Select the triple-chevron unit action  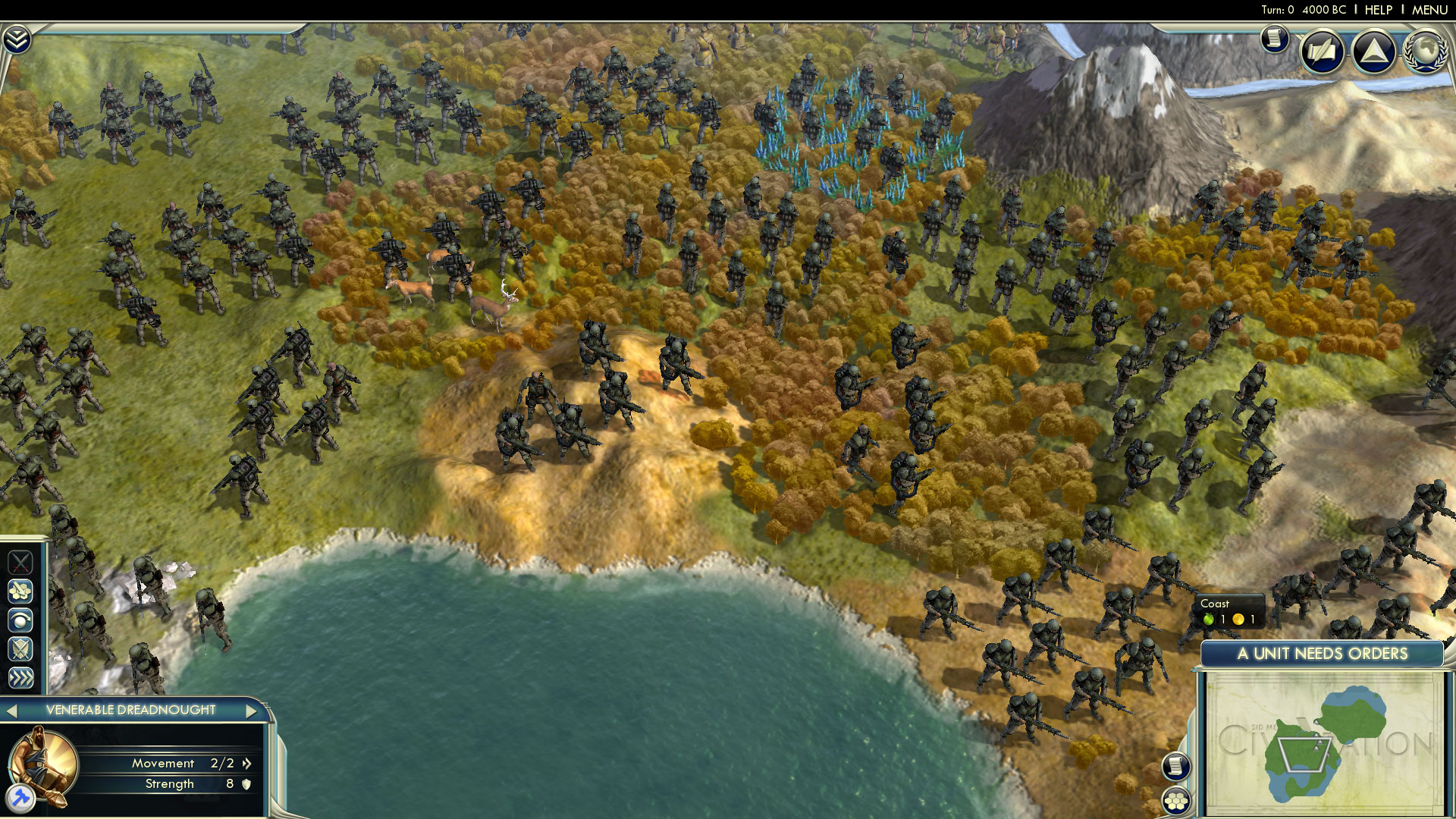click(x=20, y=677)
